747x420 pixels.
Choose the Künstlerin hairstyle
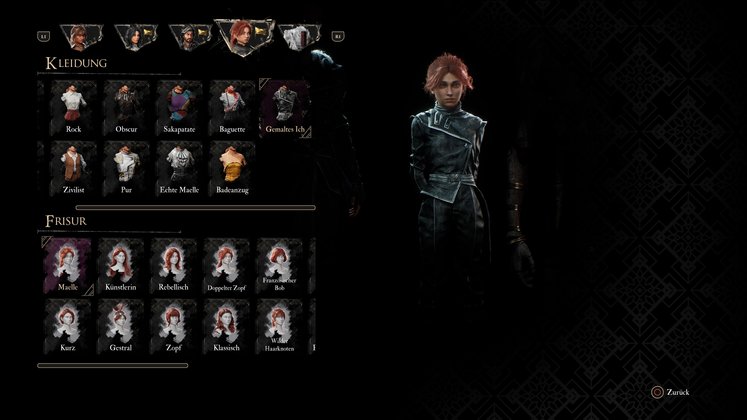point(121,266)
